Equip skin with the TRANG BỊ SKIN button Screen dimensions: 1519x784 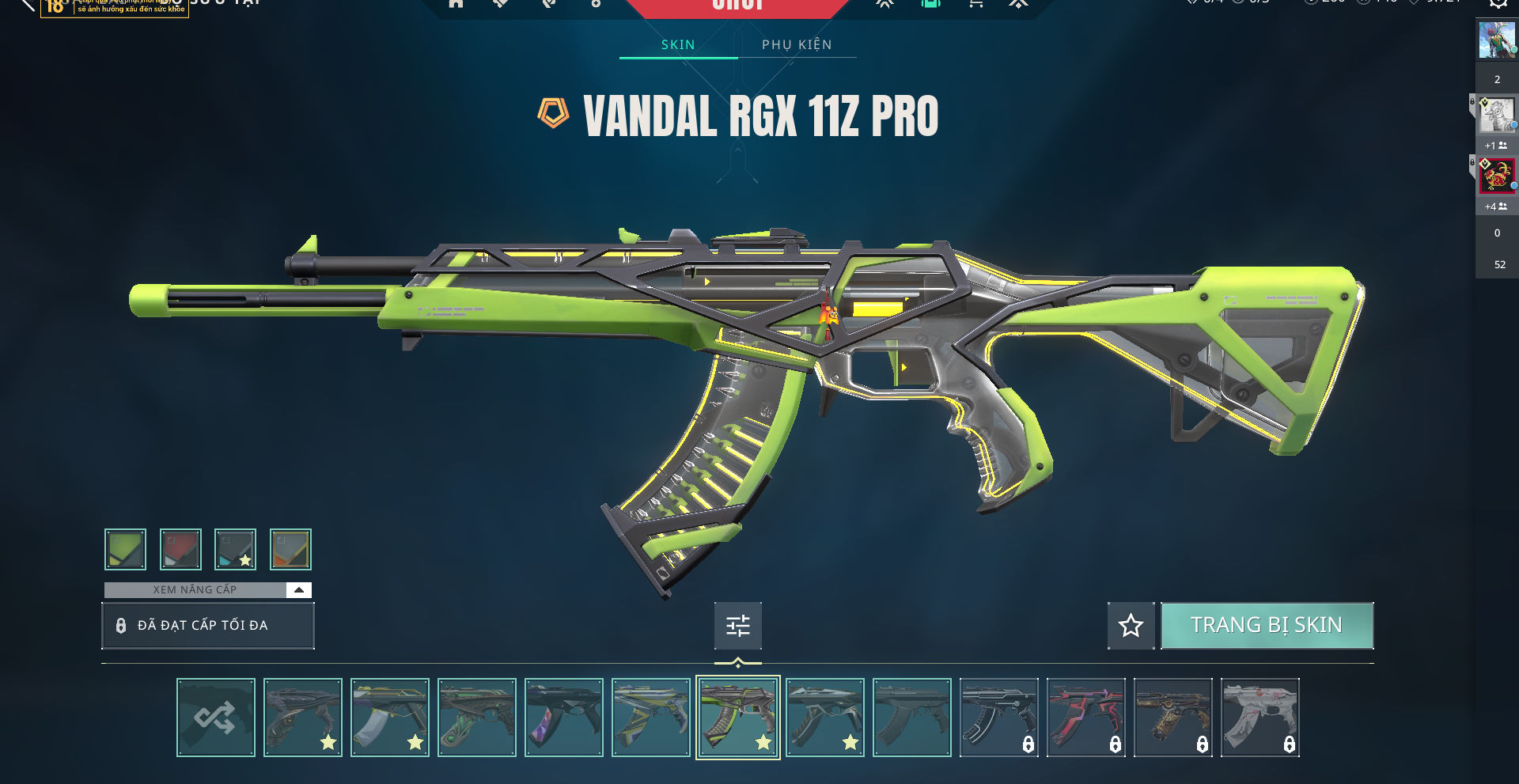click(1267, 626)
